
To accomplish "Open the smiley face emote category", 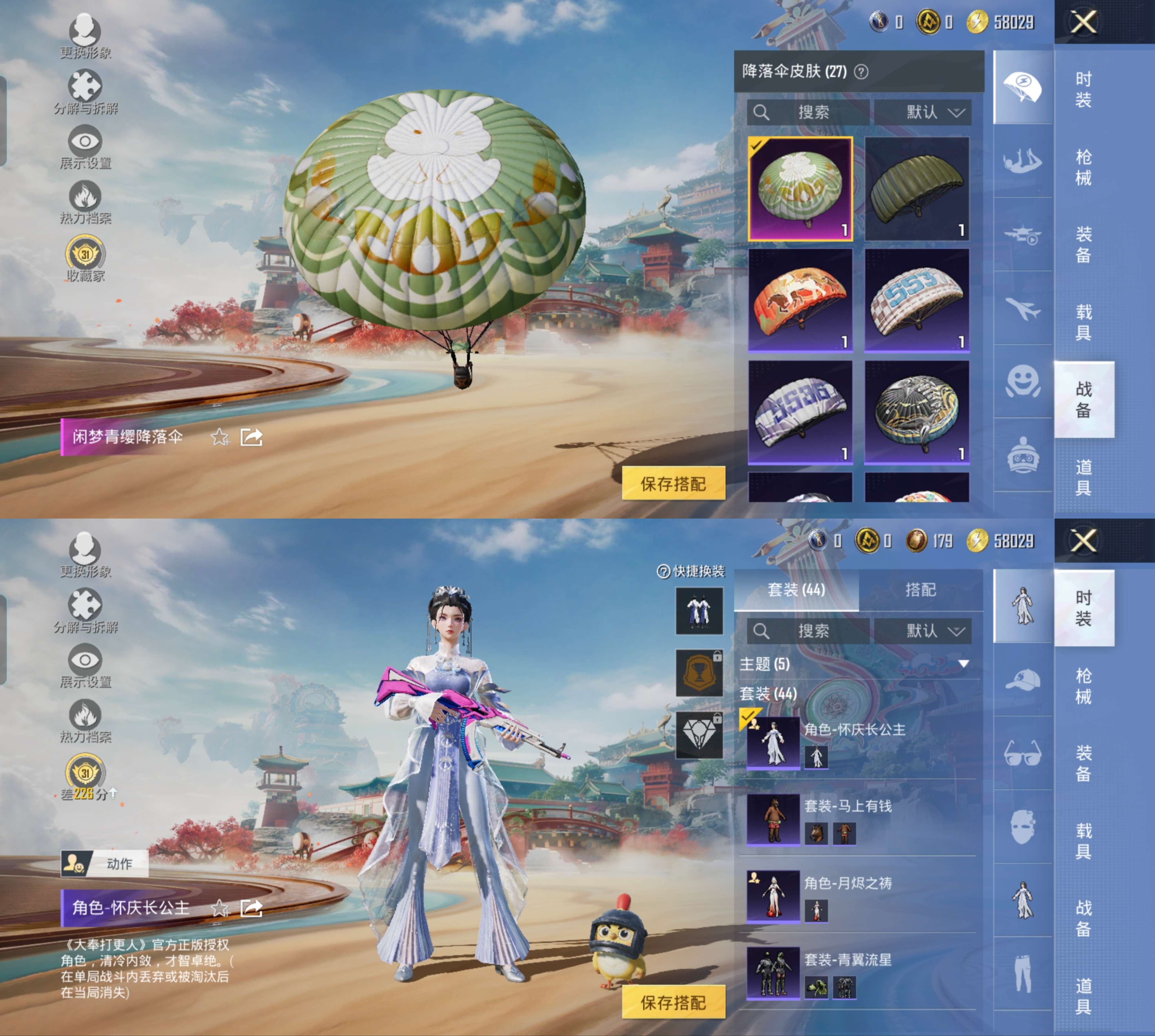I will click(x=1023, y=381).
